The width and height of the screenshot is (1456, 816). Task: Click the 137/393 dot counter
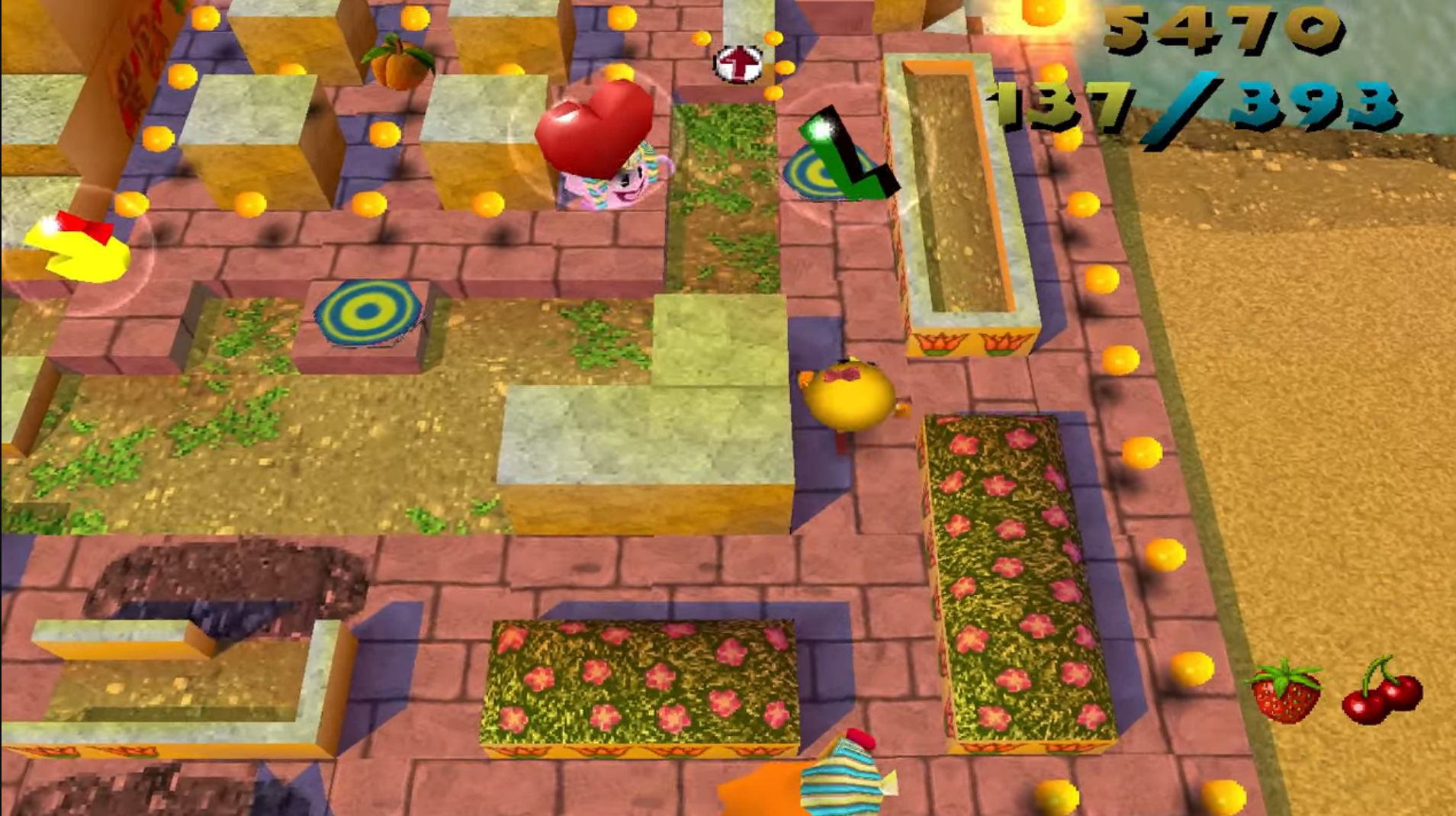[x=1200, y=107]
